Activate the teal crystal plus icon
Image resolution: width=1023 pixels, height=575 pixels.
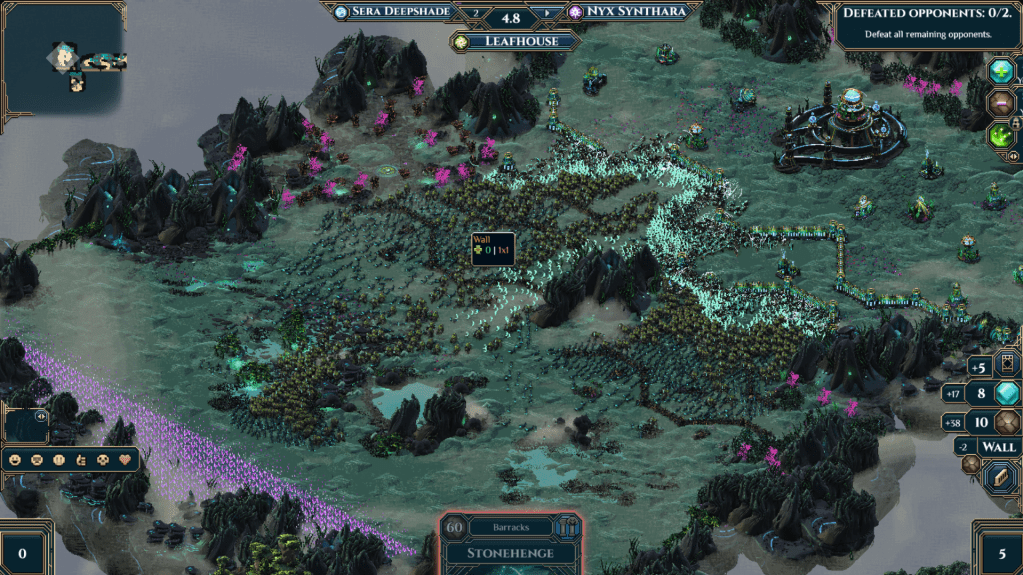(1001, 71)
